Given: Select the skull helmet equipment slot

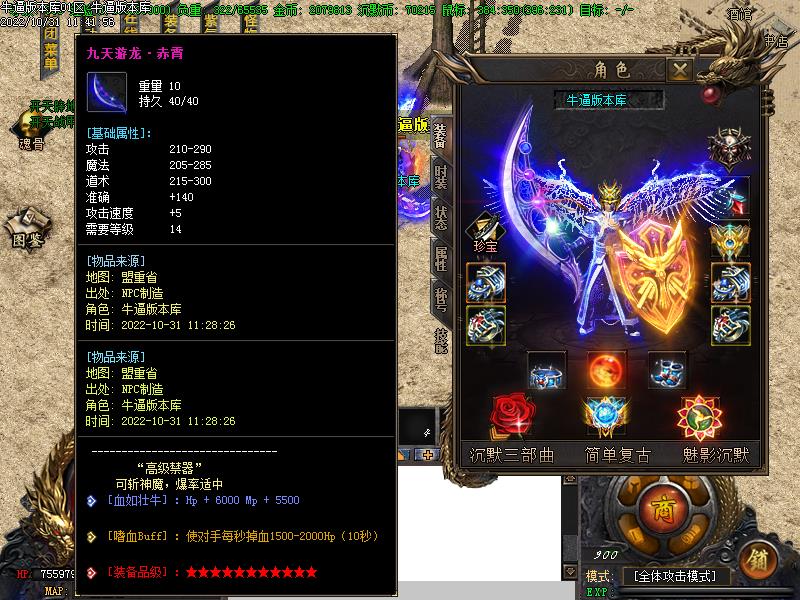Looking at the screenshot, I should (728, 149).
